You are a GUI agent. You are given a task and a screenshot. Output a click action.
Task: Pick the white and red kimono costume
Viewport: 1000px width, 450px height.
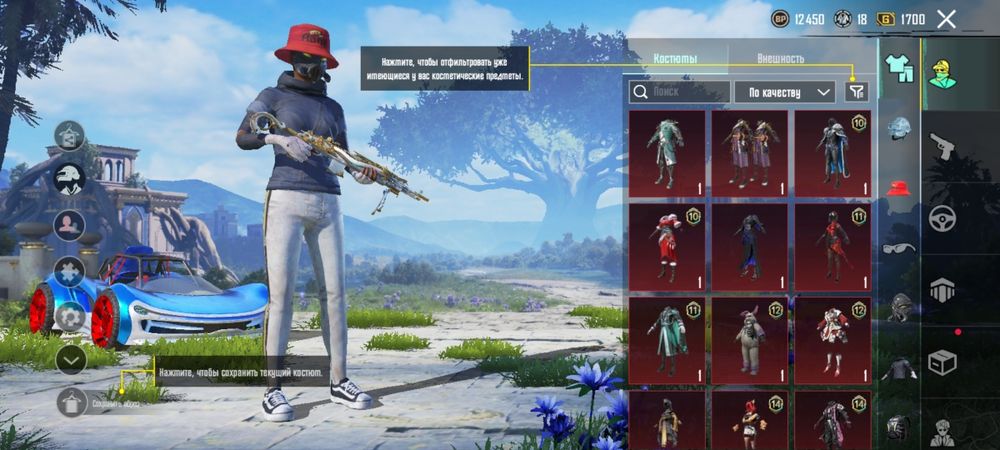(832, 340)
